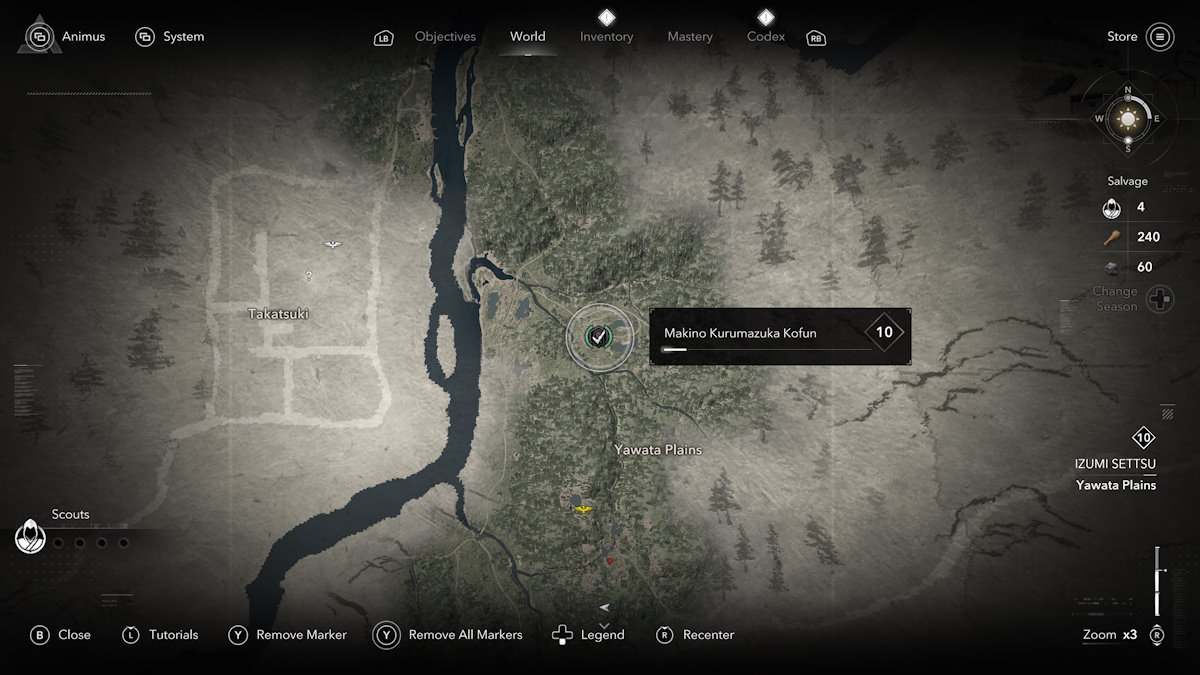
Task: Switch to the Objectives tab
Action: coord(445,37)
